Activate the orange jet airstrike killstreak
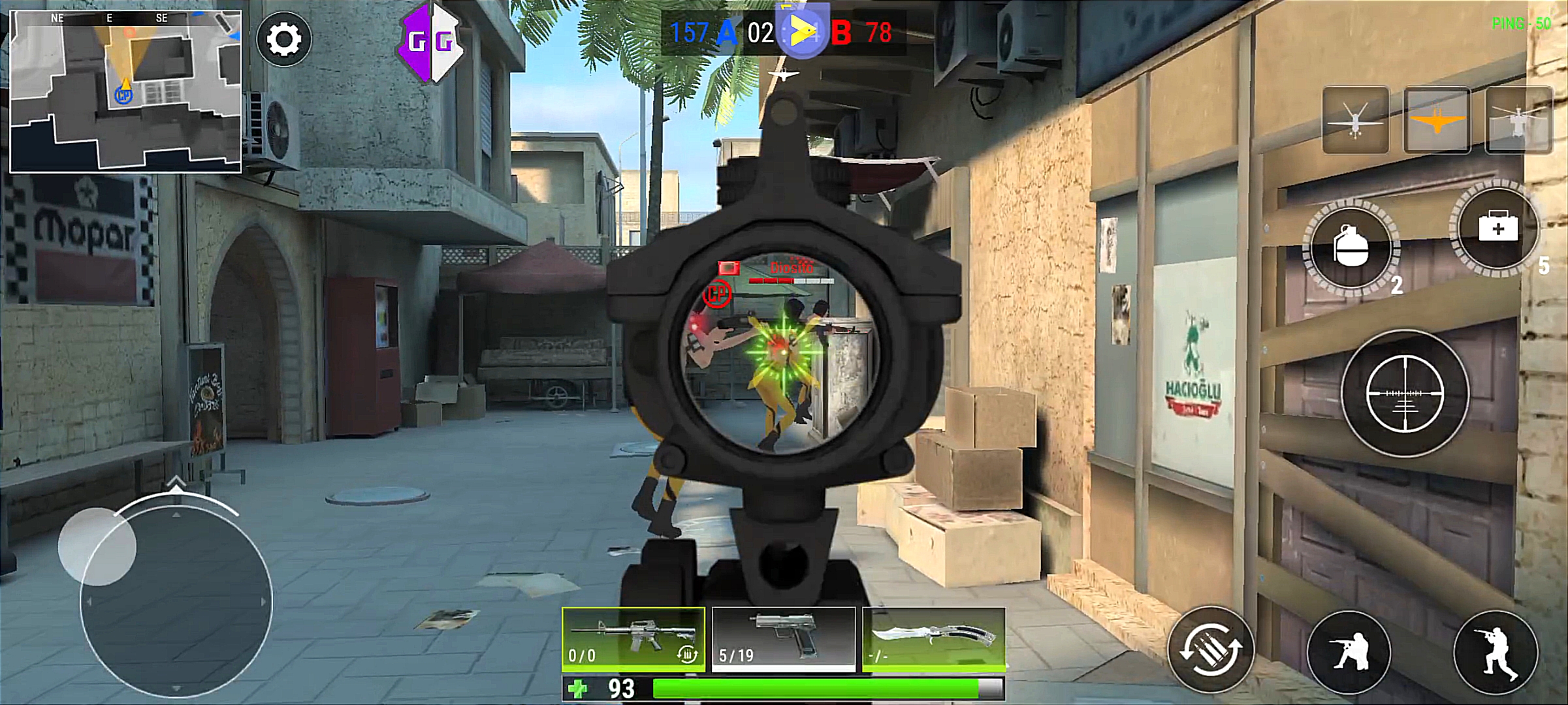The width and height of the screenshot is (1568, 705). click(x=1437, y=121)
